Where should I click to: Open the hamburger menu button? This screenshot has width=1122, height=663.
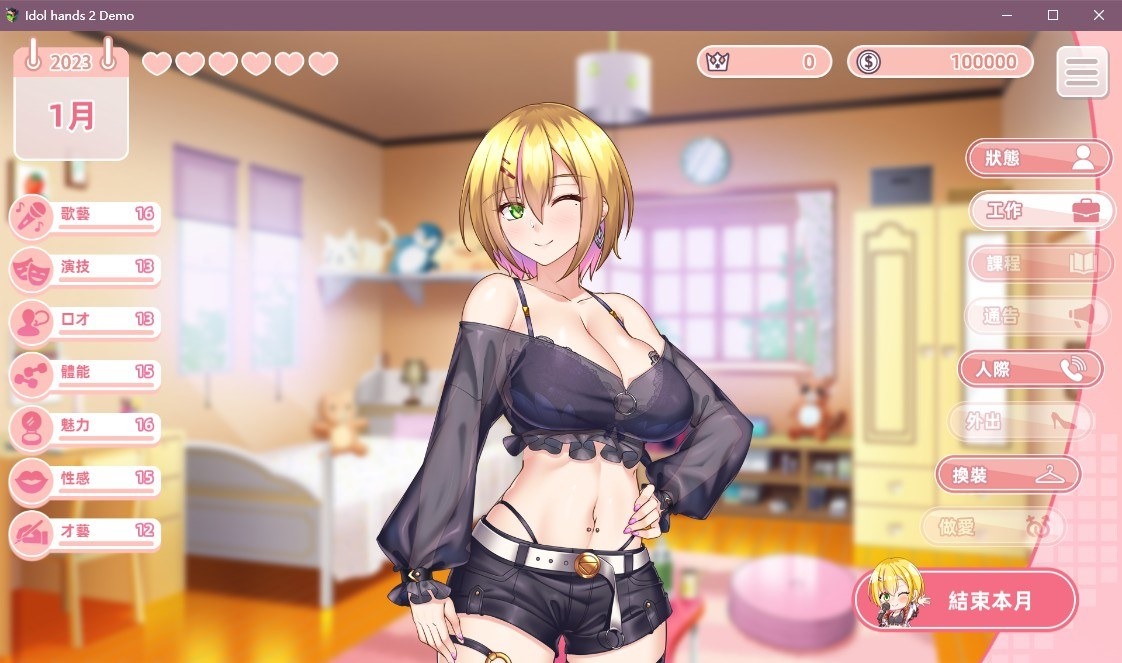[x=1082, y=72]
